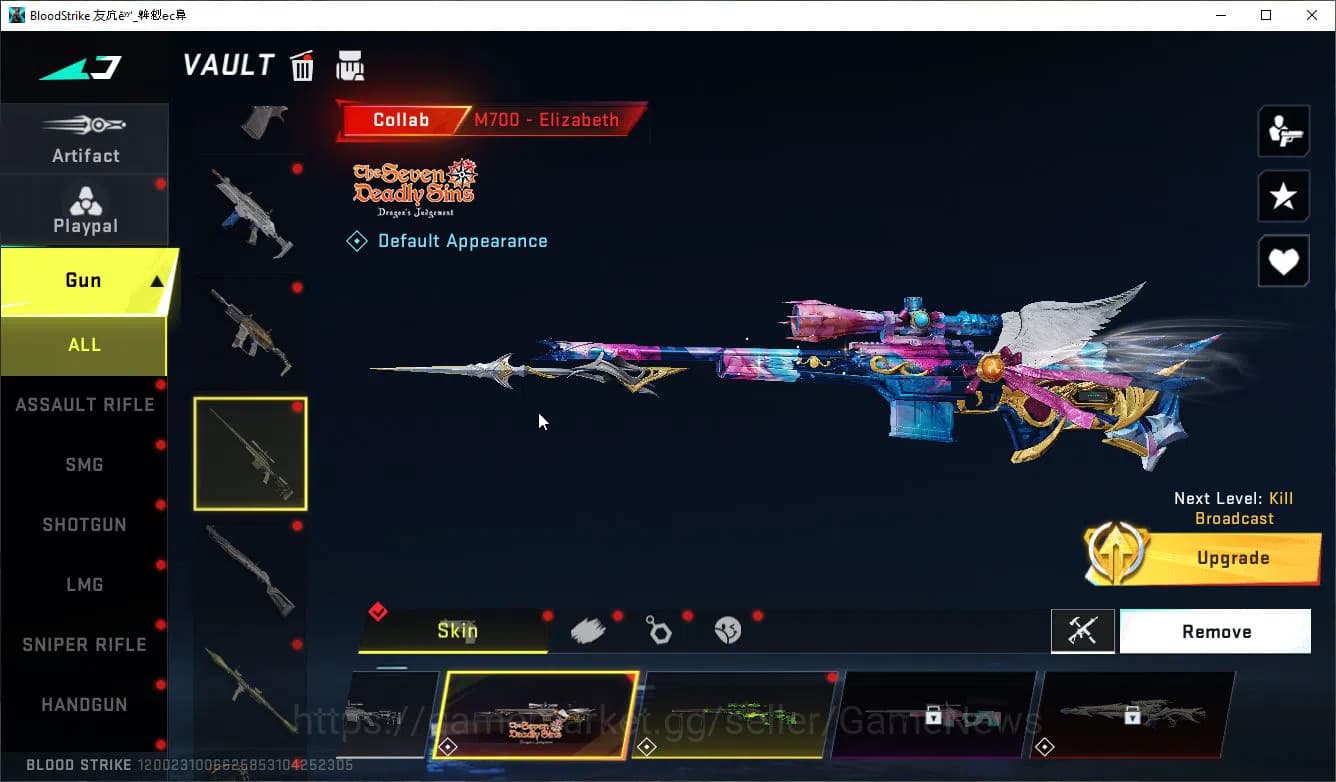The image size is (1336, 782).
Task: Select the Seven Deadly Sins skin thumbnail
Action: pyautogui.click(x=533, y=716)
